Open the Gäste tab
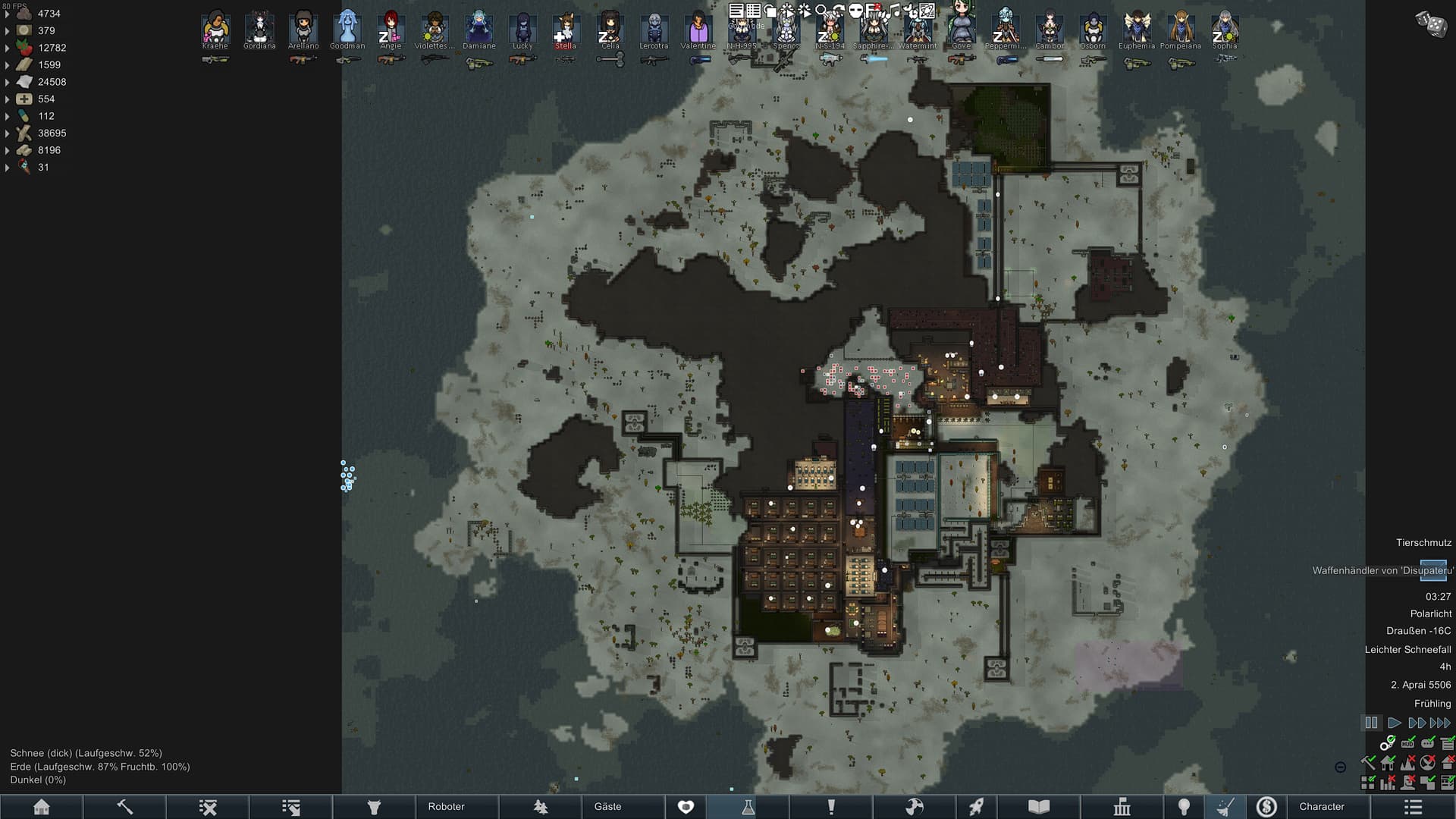1456x819 pixels. (x=607, y=807)
